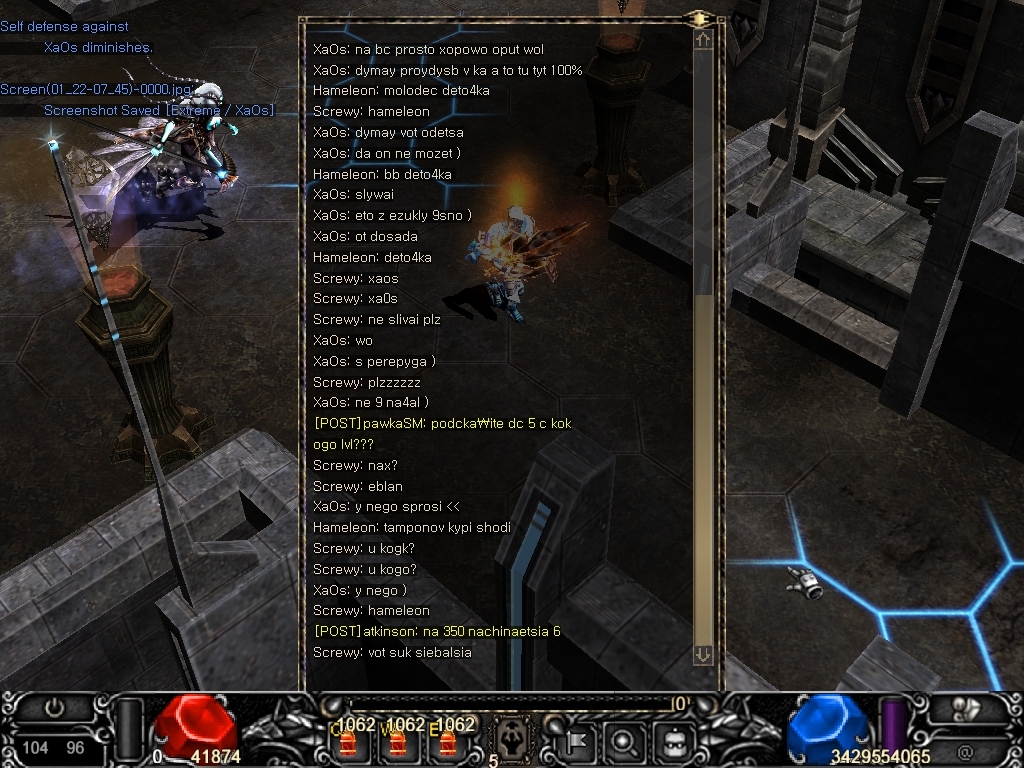Open the flag icon button
1024x768 pixels.
pyautogui.click(x=580, y=741)
